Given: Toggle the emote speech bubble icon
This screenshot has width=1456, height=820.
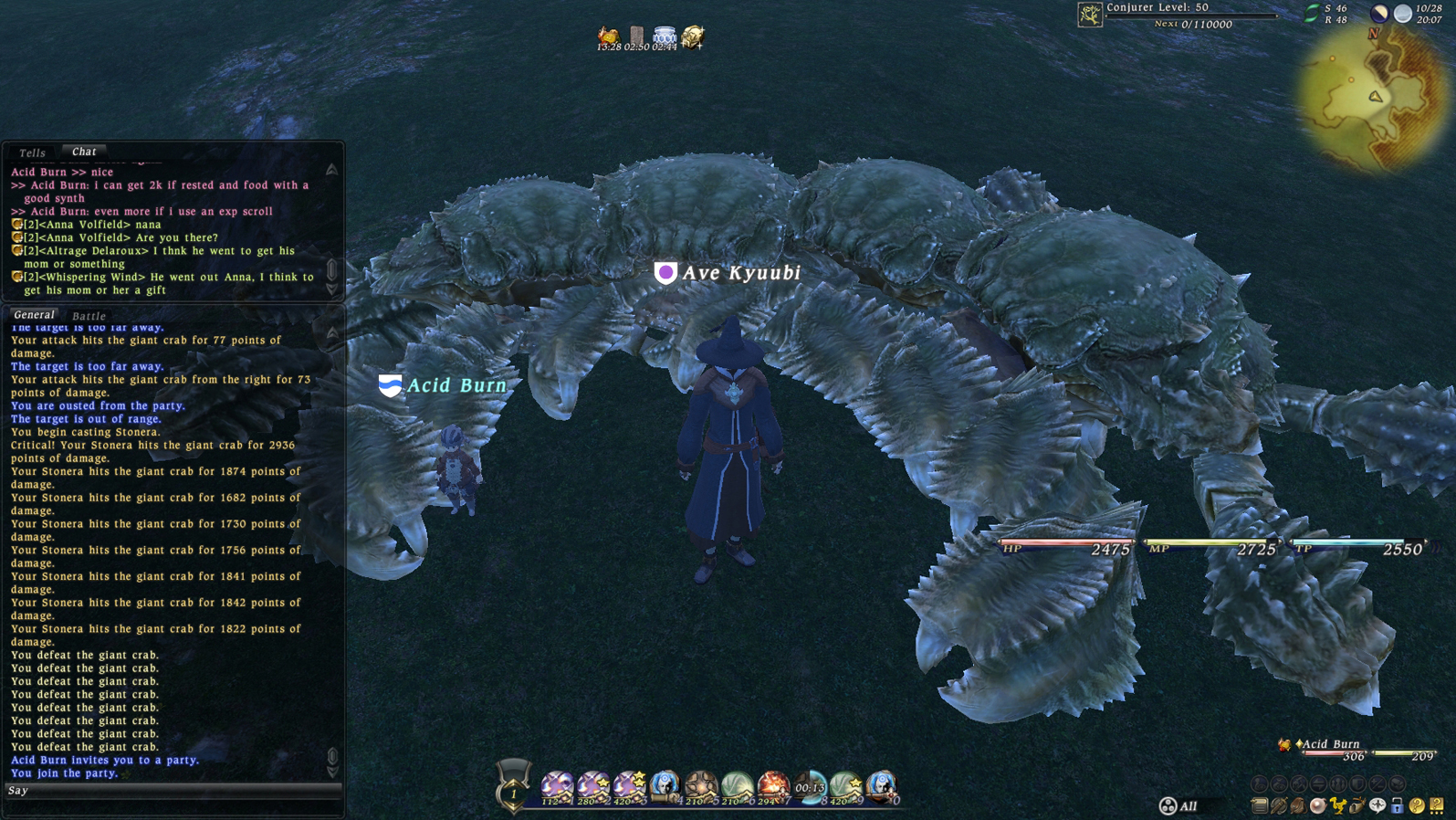Looking at the screenshot, I should tap(1379, 806).
